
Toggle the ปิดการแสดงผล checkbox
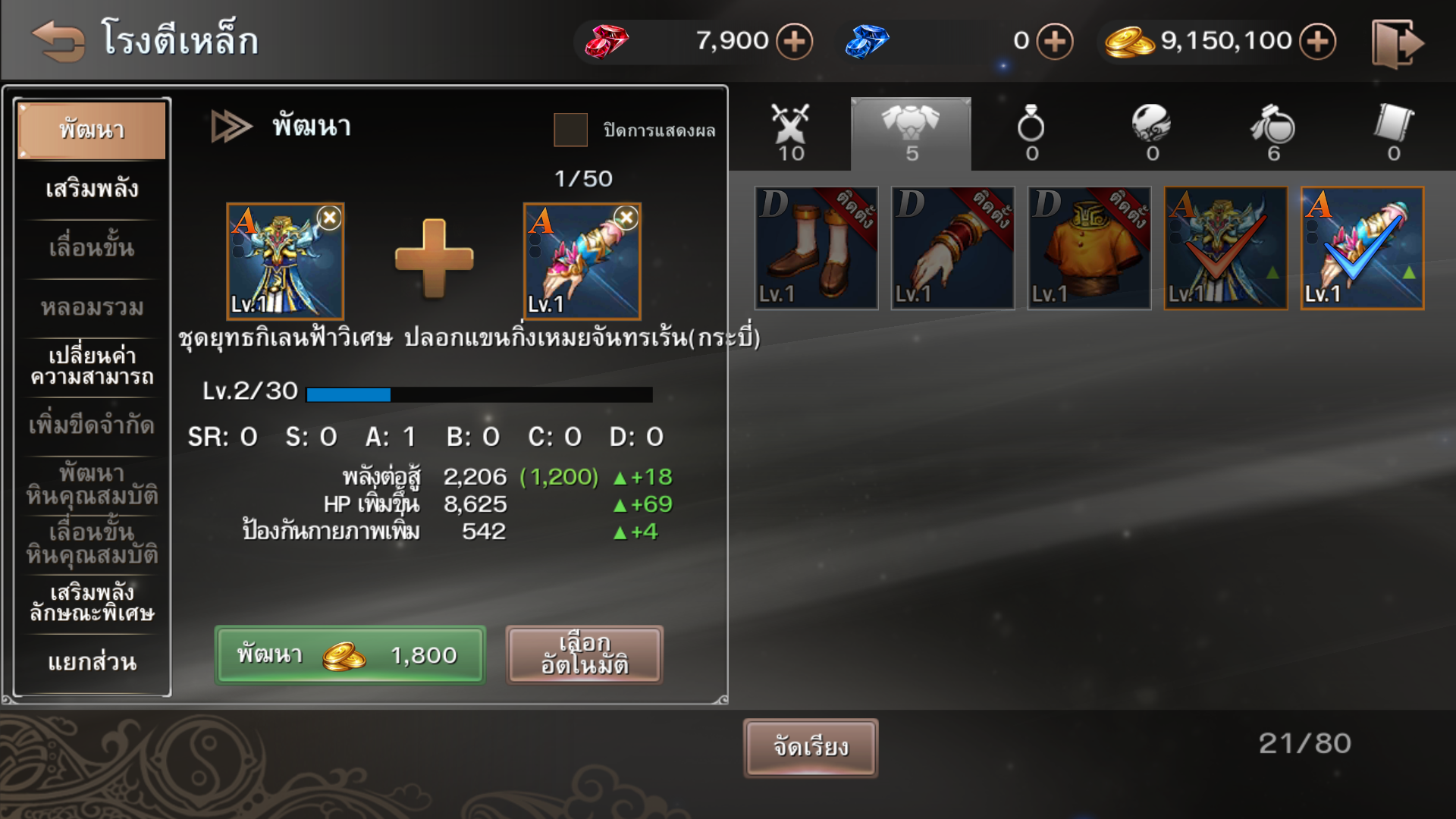pyautogui.click(x=570, y=130)
